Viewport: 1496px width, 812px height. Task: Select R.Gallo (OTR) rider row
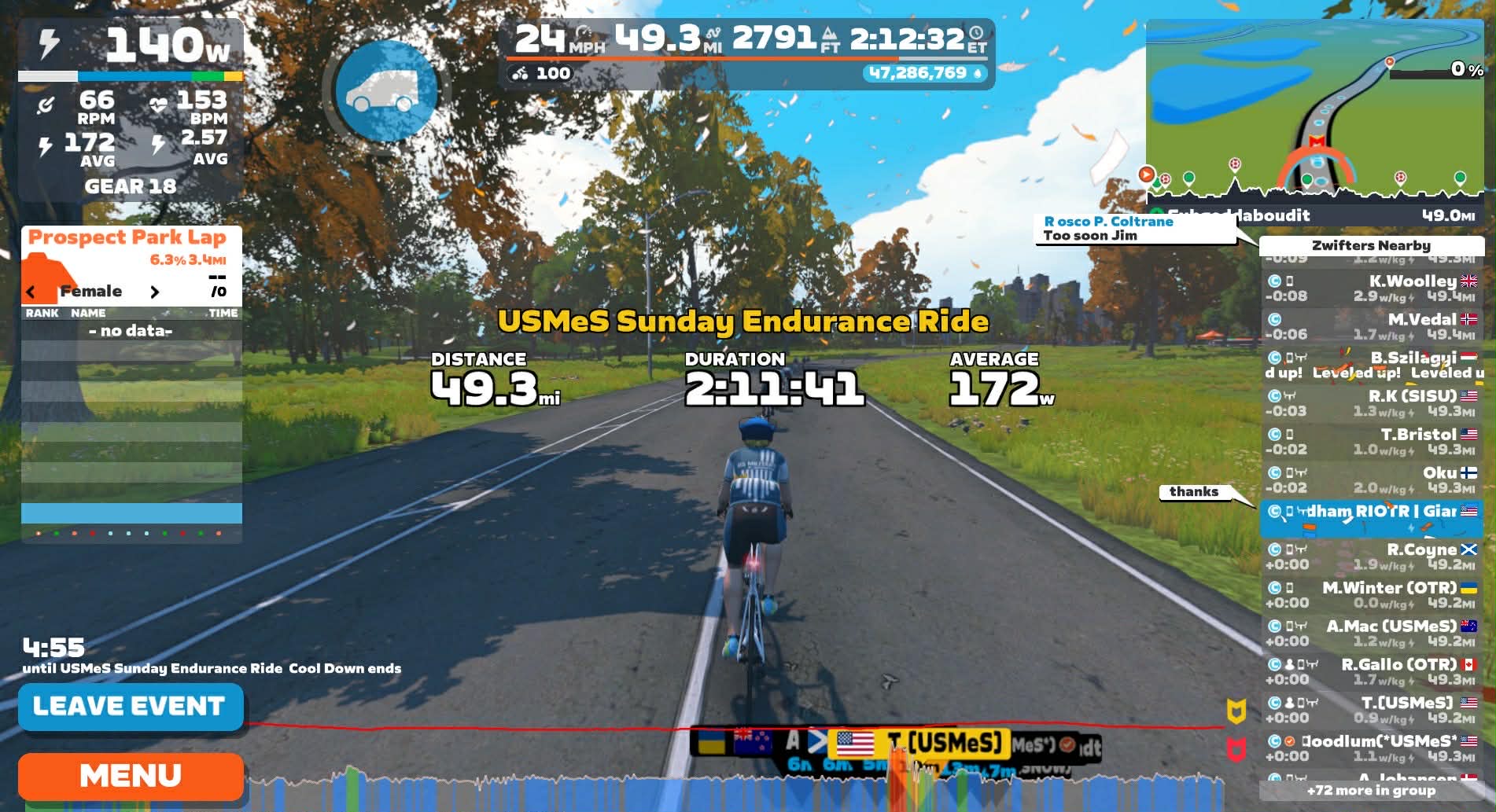click(x=1371, y=672)
